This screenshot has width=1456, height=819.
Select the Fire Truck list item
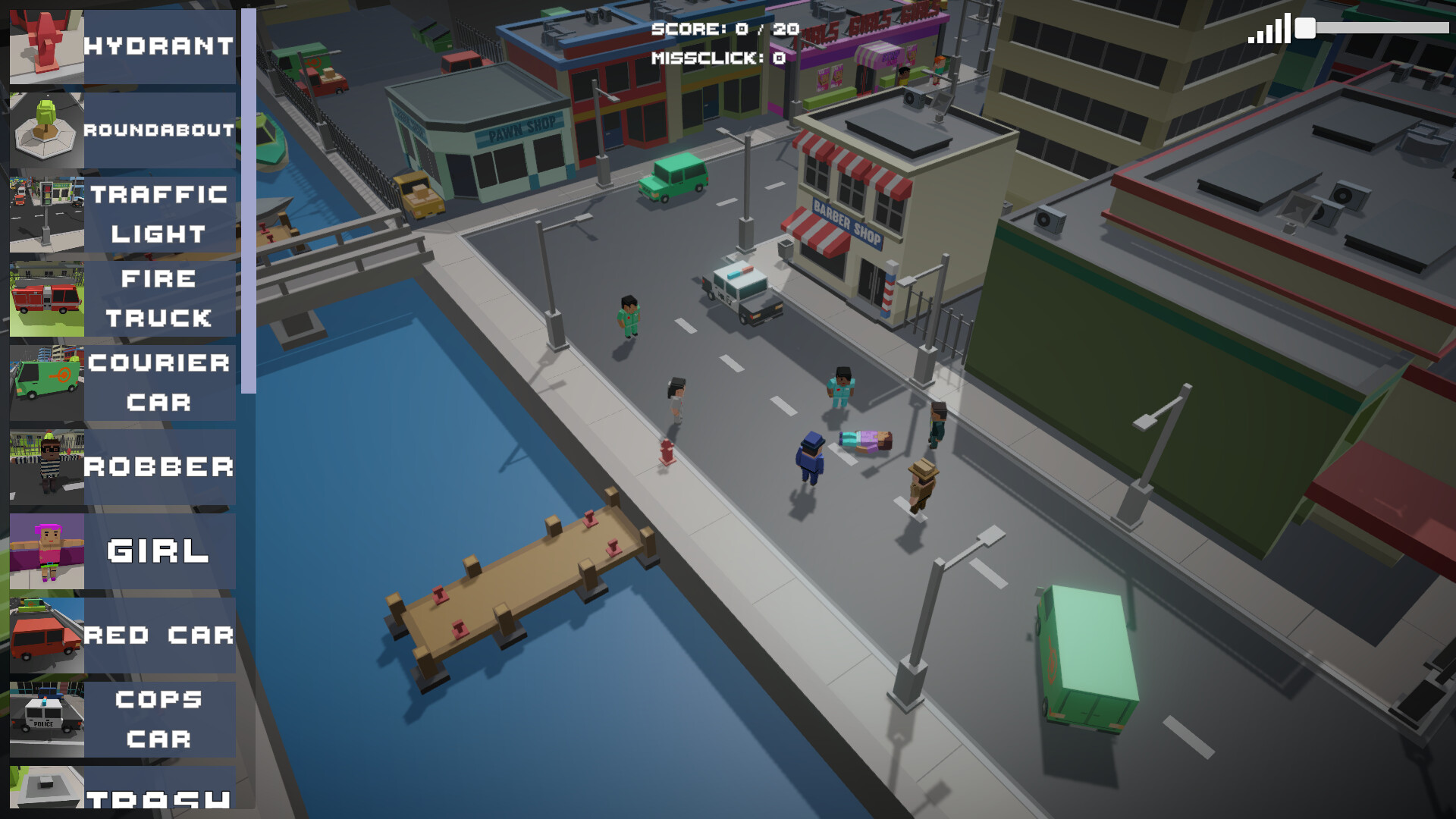point(123,299)
